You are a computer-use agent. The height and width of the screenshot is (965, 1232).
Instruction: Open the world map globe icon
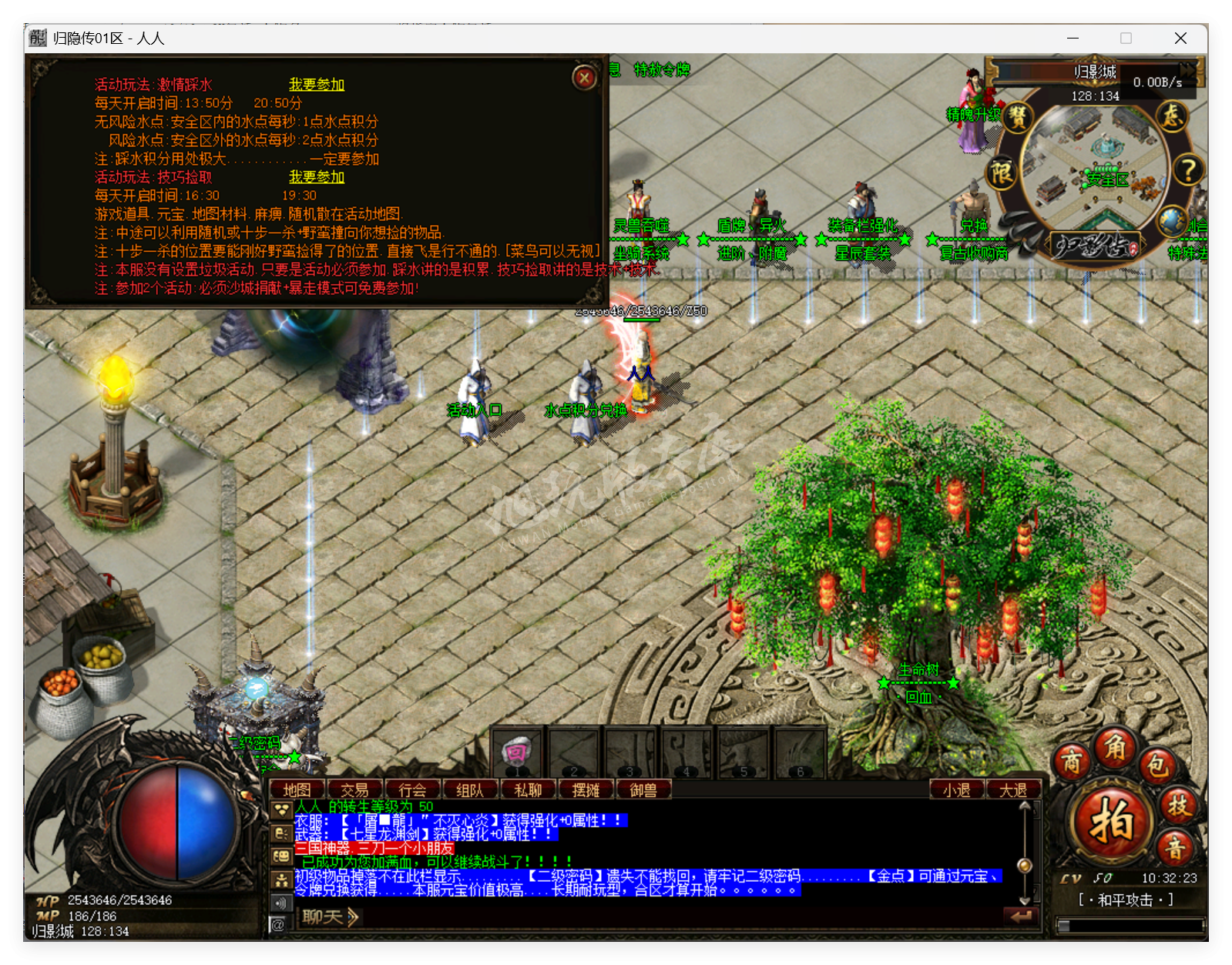[1172, 222]
